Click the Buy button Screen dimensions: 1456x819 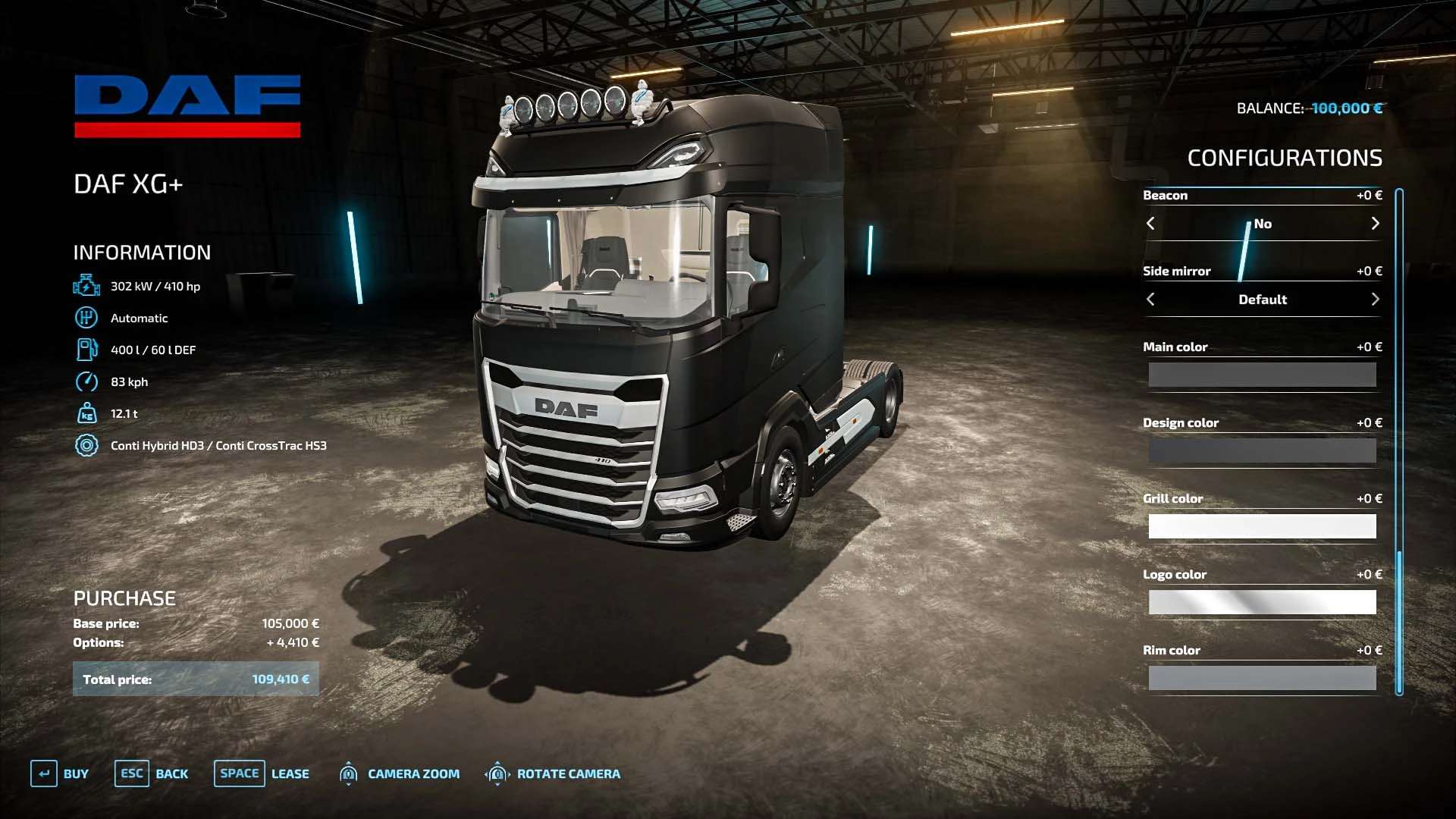[x=61, y=773]
